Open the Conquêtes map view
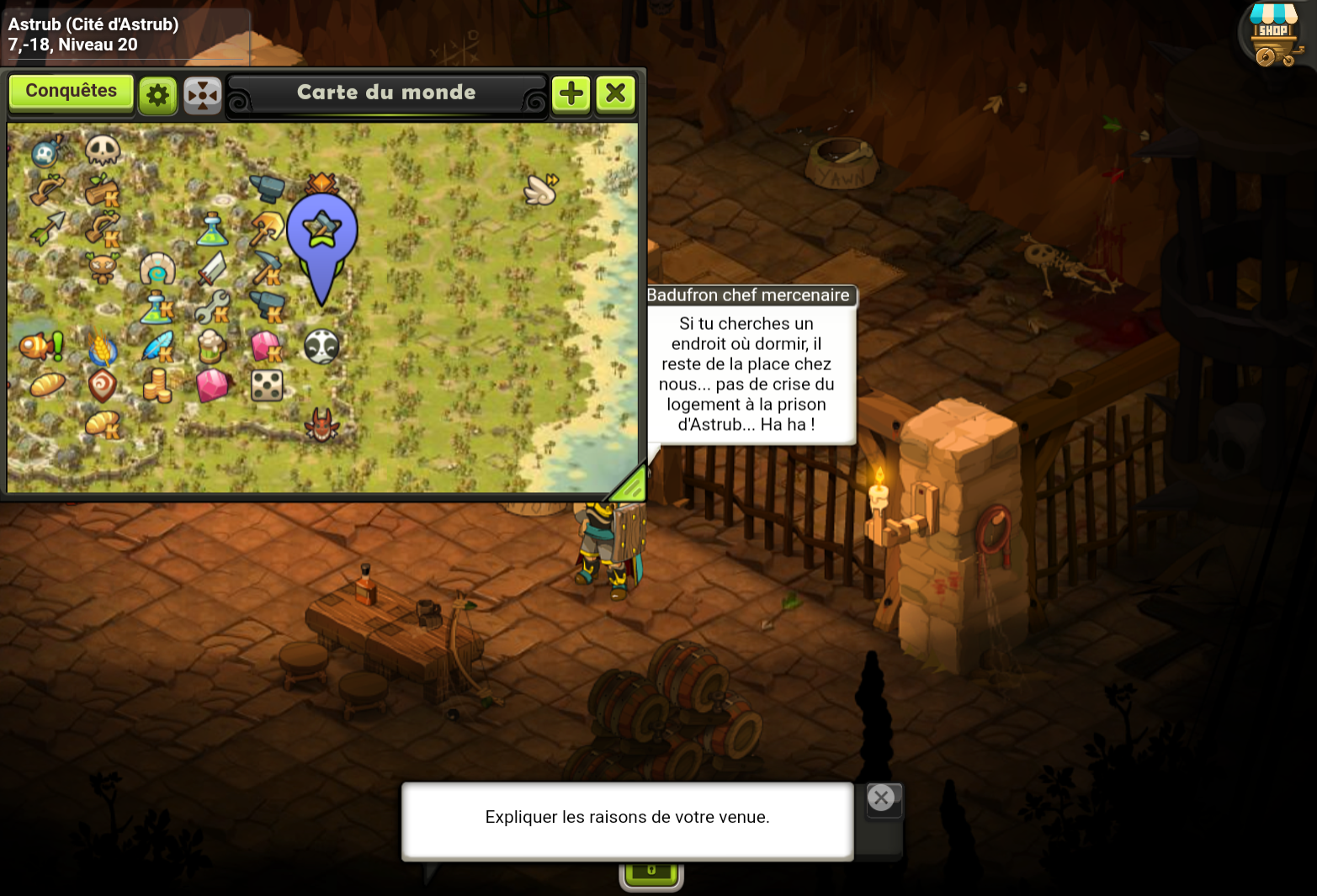Image resolution: width=1317 pixels, height=896 pixels. coord(71,92)
